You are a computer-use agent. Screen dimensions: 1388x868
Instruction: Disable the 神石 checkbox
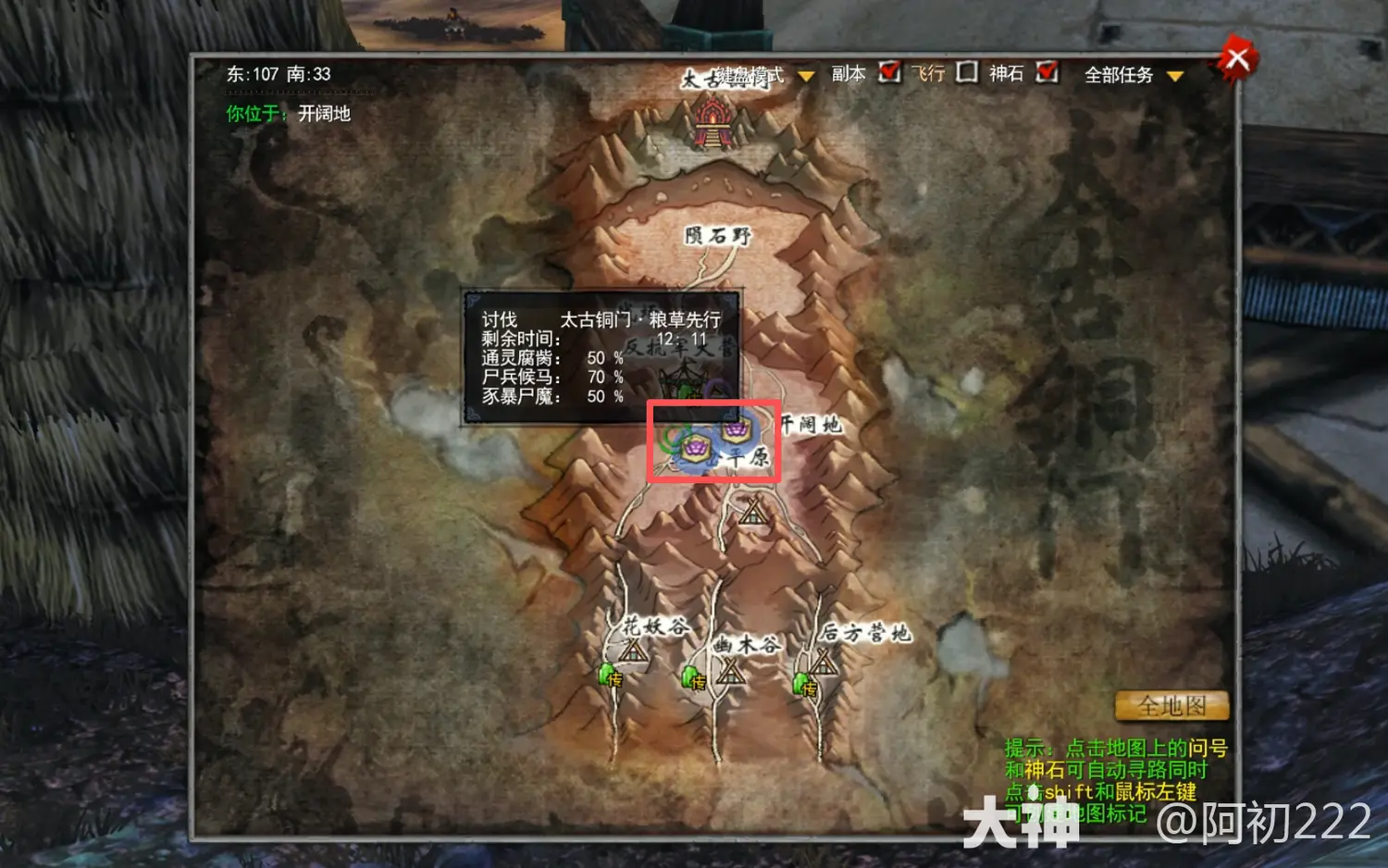click(x=1047, y=74)
